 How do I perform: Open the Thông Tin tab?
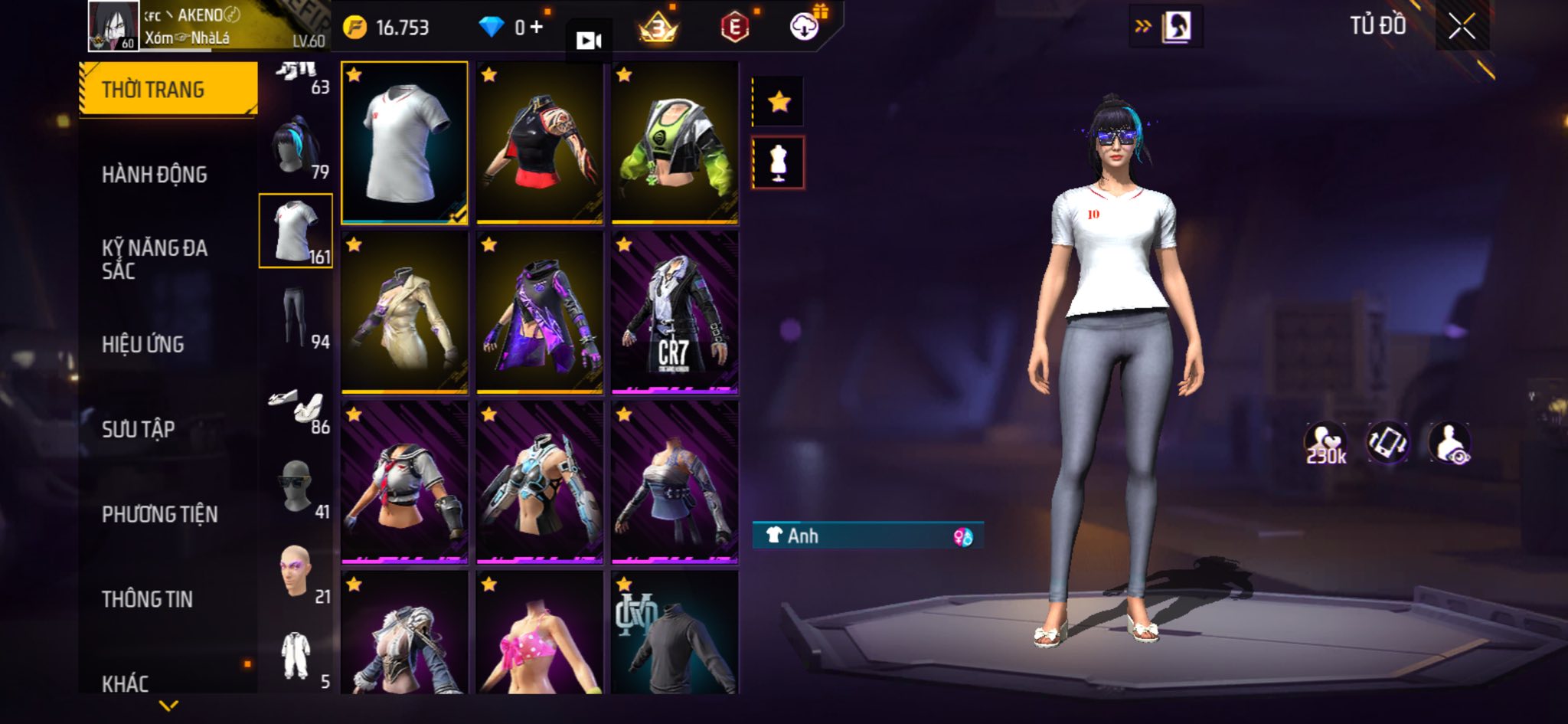pyautogui.click(x=147, y=599)
